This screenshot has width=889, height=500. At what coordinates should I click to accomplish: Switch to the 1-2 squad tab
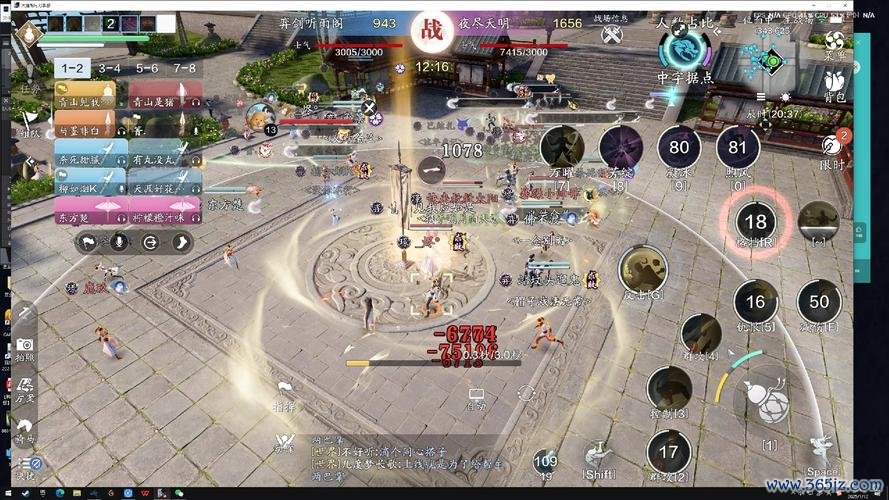click(x=72, y=68)
